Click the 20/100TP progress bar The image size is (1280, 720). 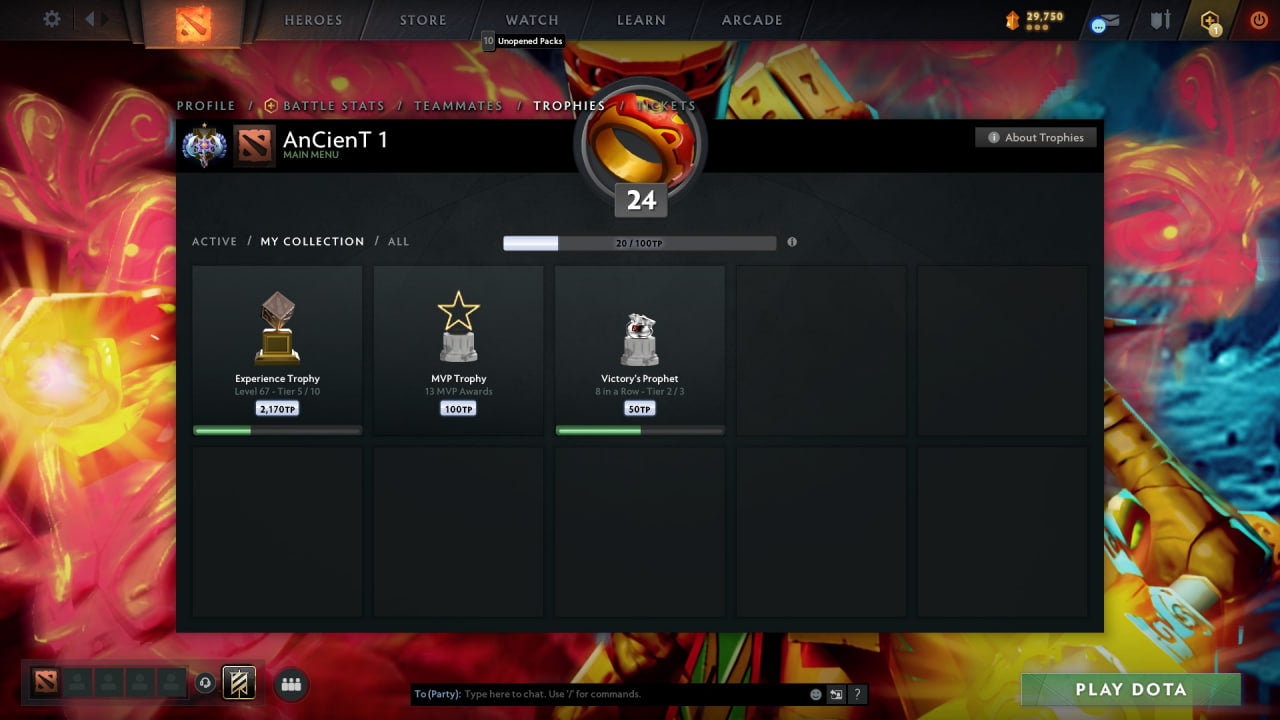pos(640,242)
